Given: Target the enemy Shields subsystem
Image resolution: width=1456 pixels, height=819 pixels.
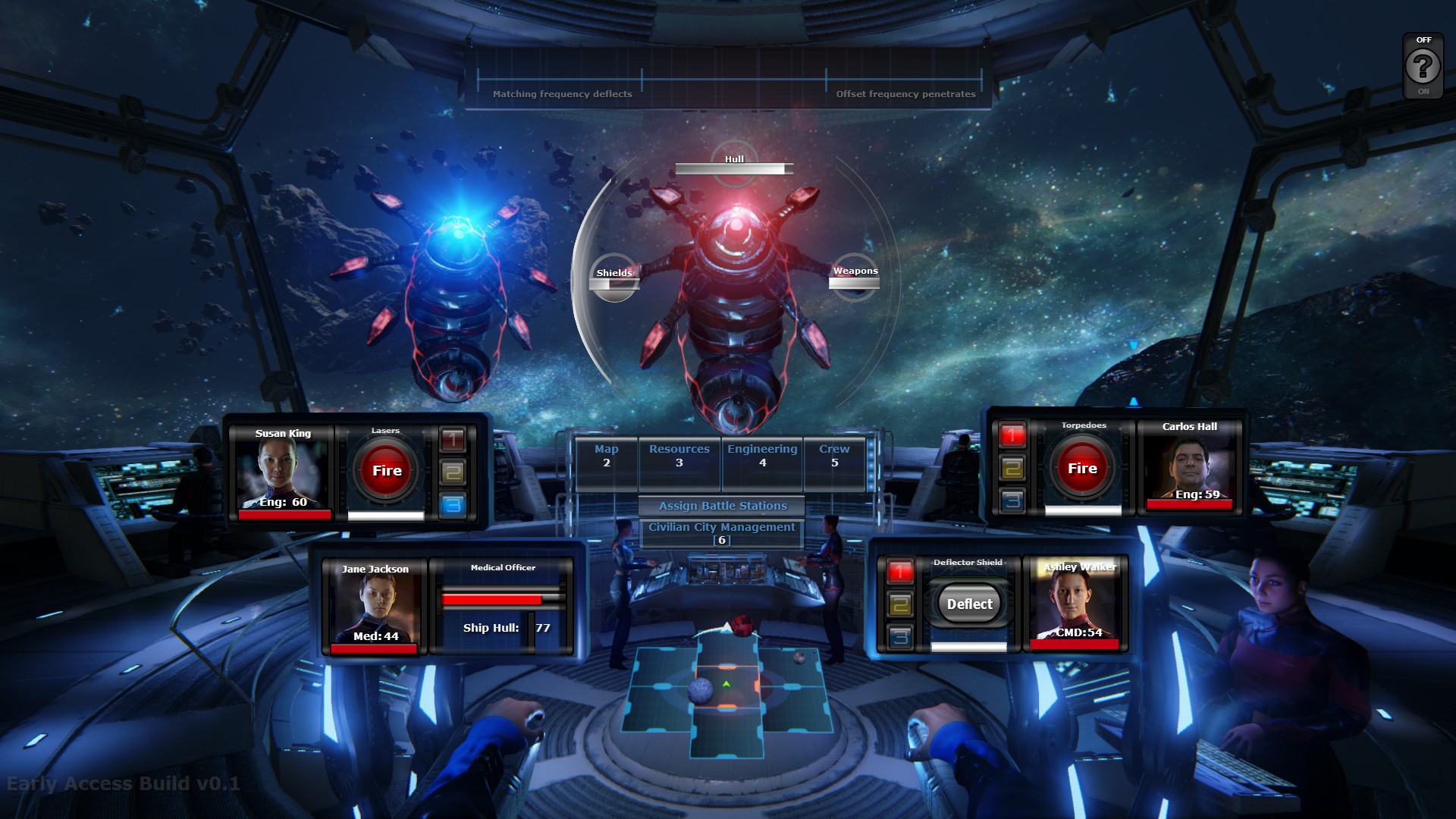Looking at the screenshot, I should point(614,278).
